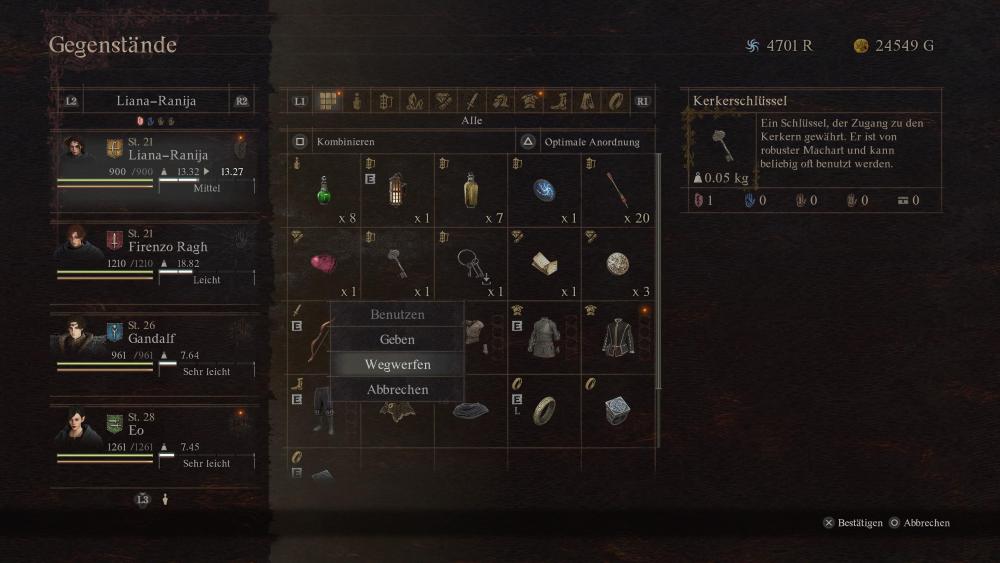Switch to the ring category tab
The image size is (1000, 563).
point(616,101)
